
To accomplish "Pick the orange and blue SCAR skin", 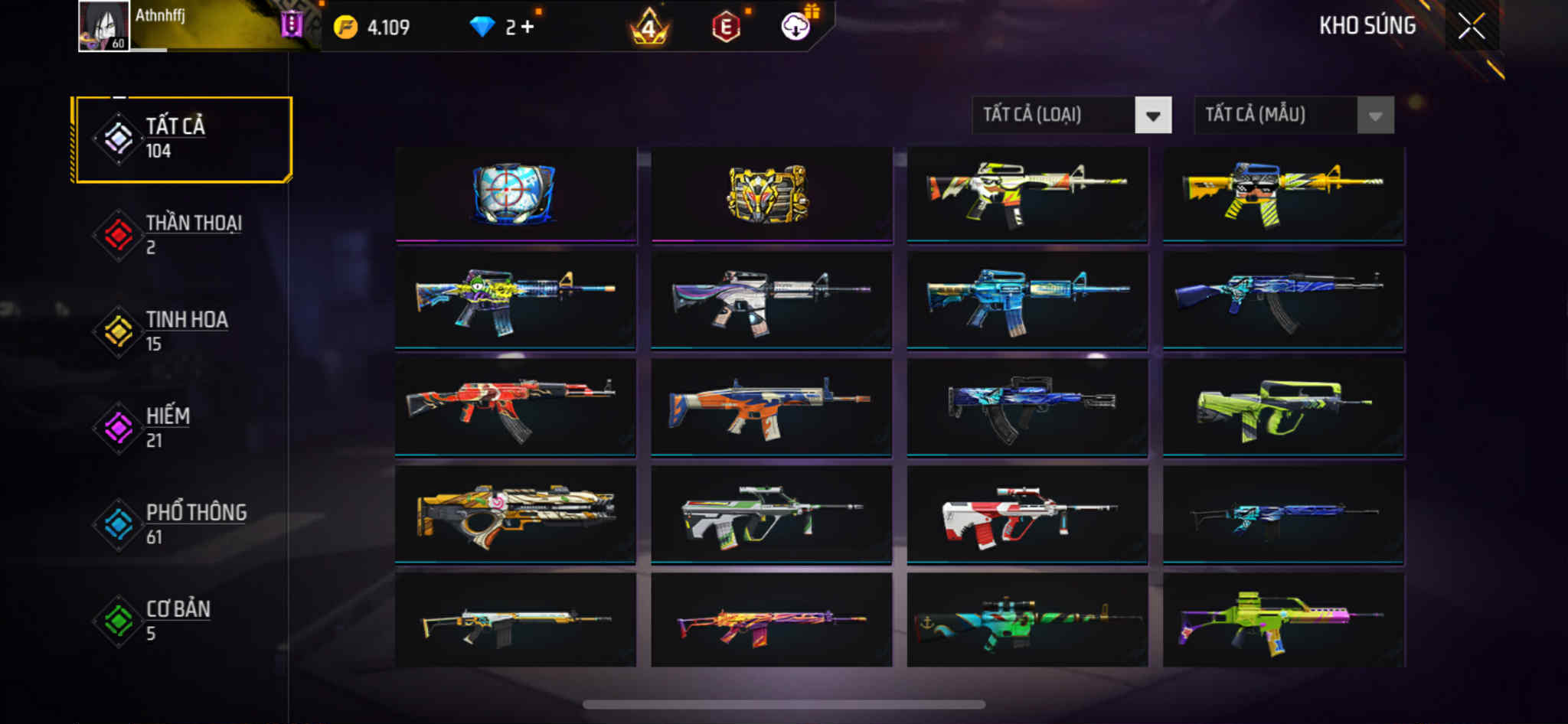I will coord(771,407).
